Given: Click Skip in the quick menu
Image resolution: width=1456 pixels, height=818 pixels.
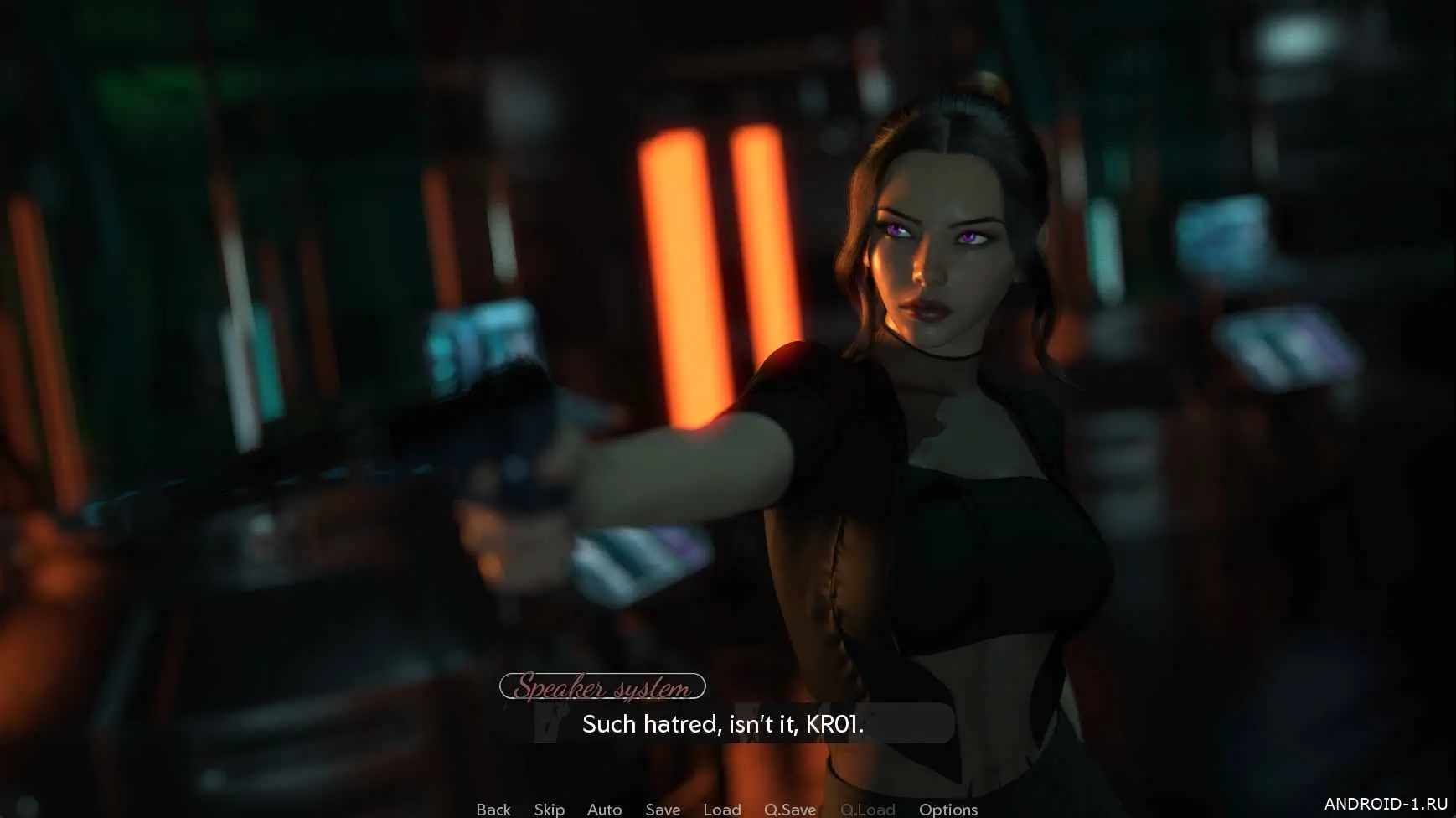Looking at the screenshot, I should click(549, 809).
